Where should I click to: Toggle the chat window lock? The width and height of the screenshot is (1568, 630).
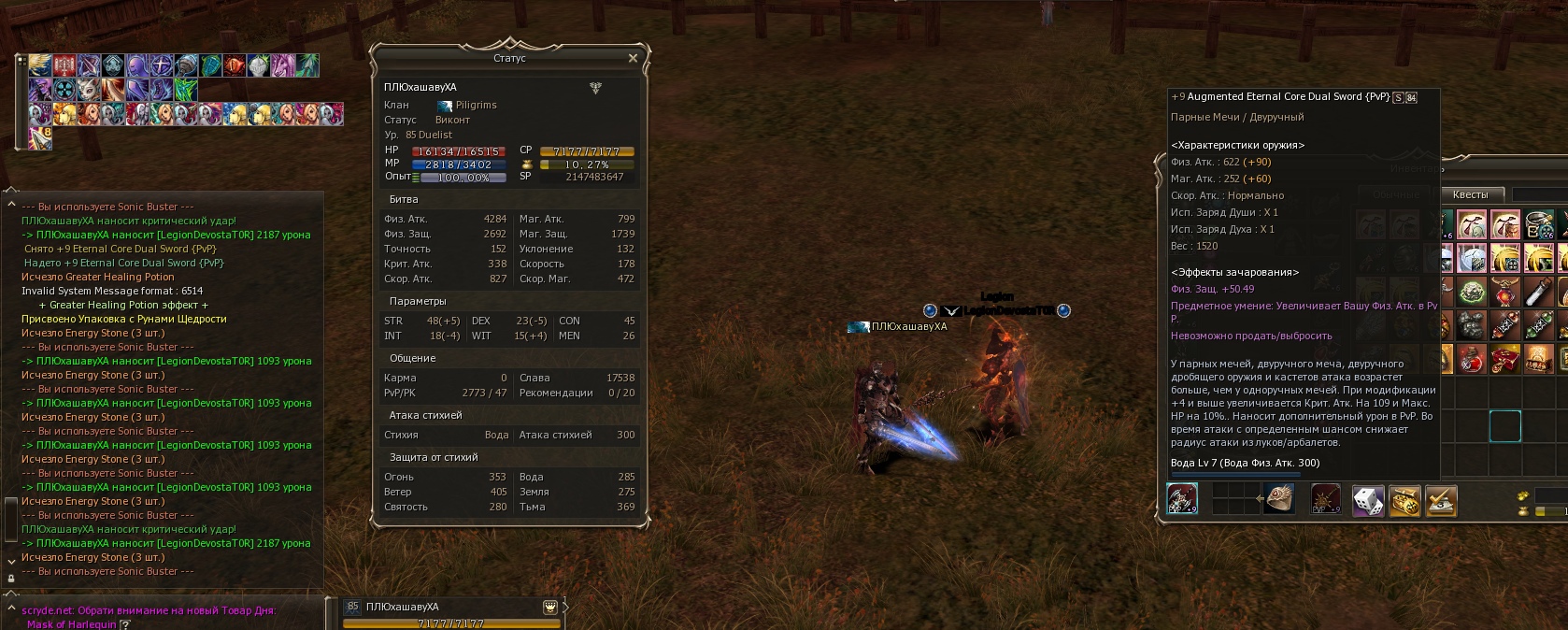(x=11, y=579)
